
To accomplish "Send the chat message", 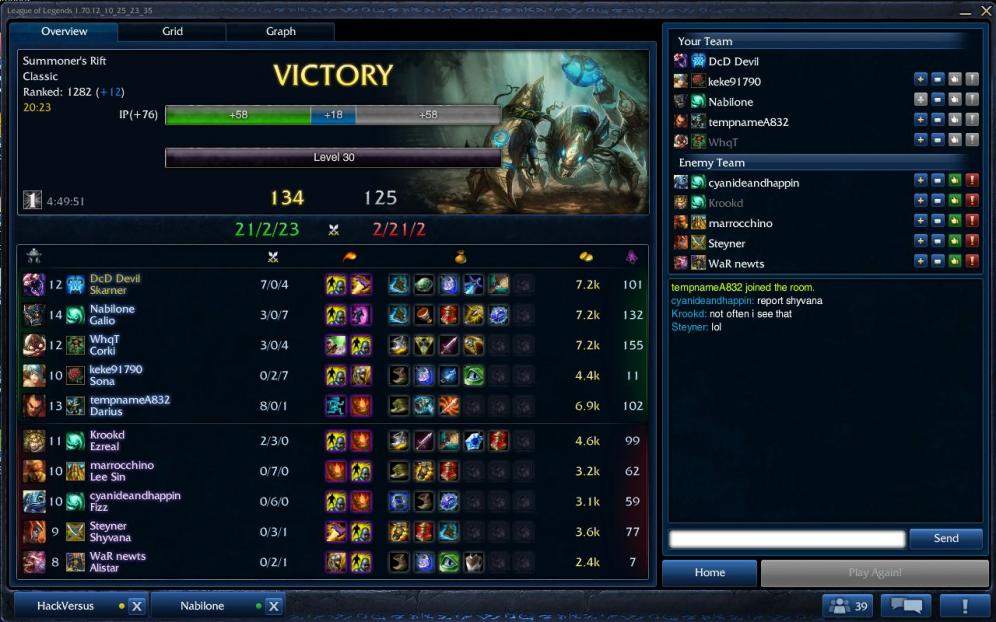I will point(945,538).
